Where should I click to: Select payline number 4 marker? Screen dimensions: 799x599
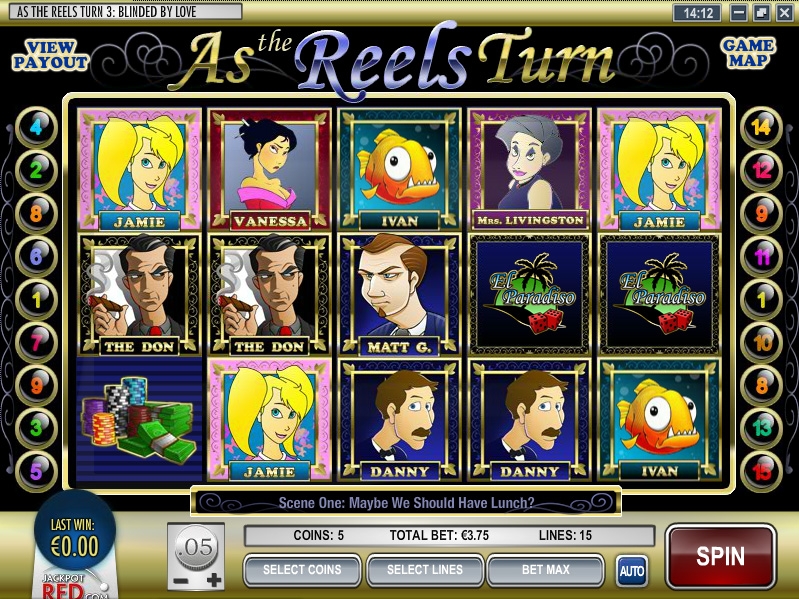coord(38,127)
